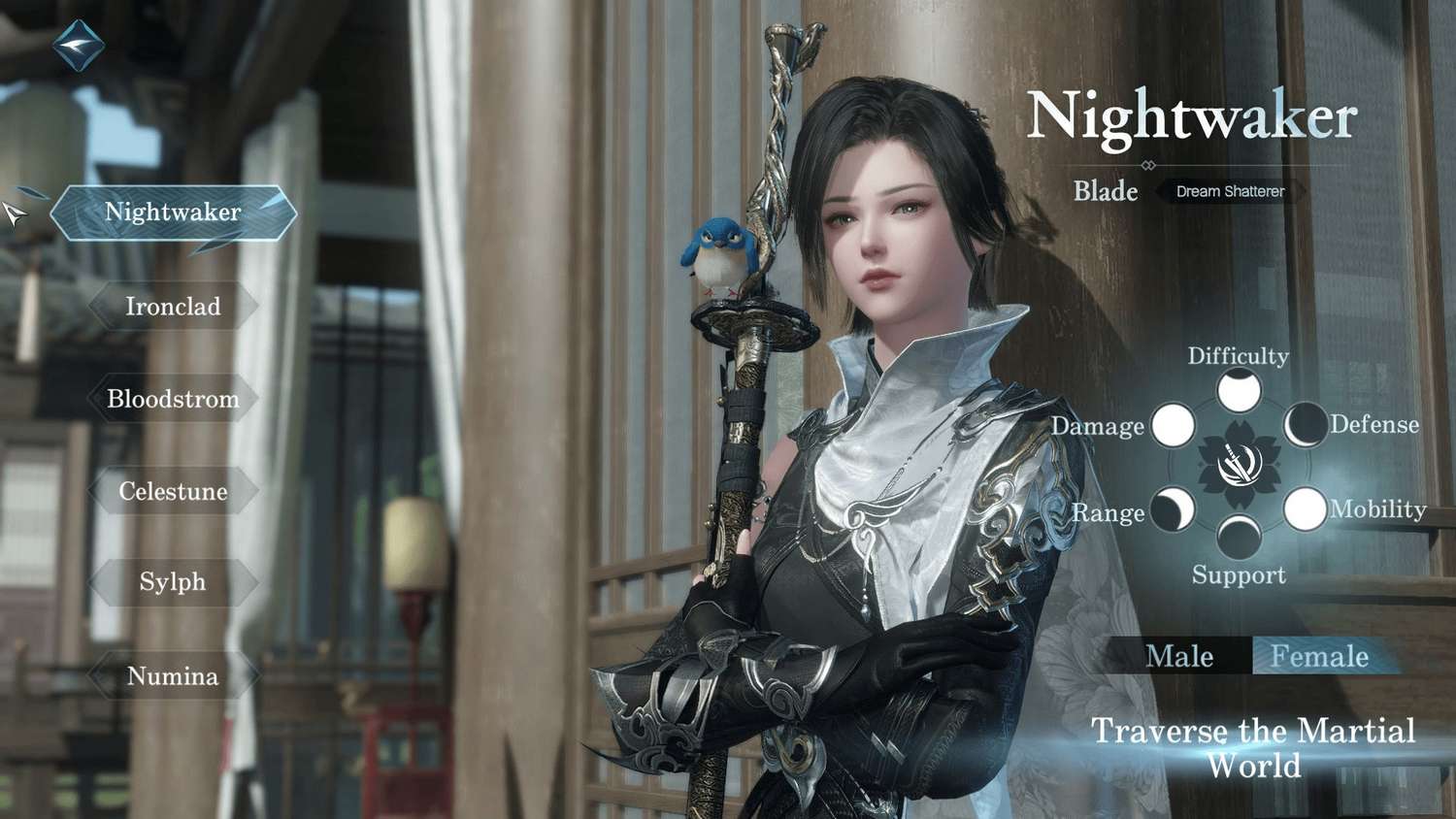Viewport: 1456px width, 819px height.
Task: Select the Numina class
Action: [173, 675]
